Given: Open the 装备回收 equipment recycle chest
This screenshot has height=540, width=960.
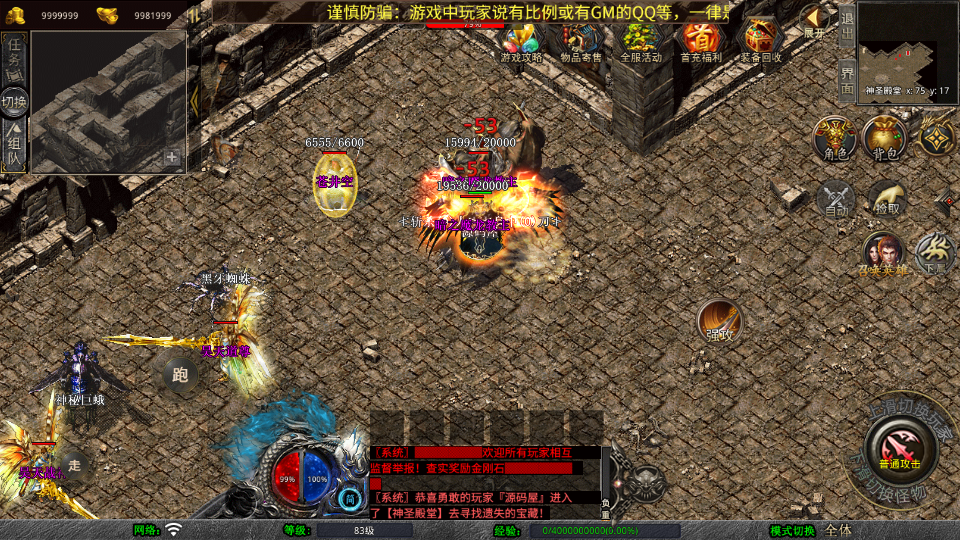Looking at the screenshot, I should pyautogui.click(x=762, y=42).
